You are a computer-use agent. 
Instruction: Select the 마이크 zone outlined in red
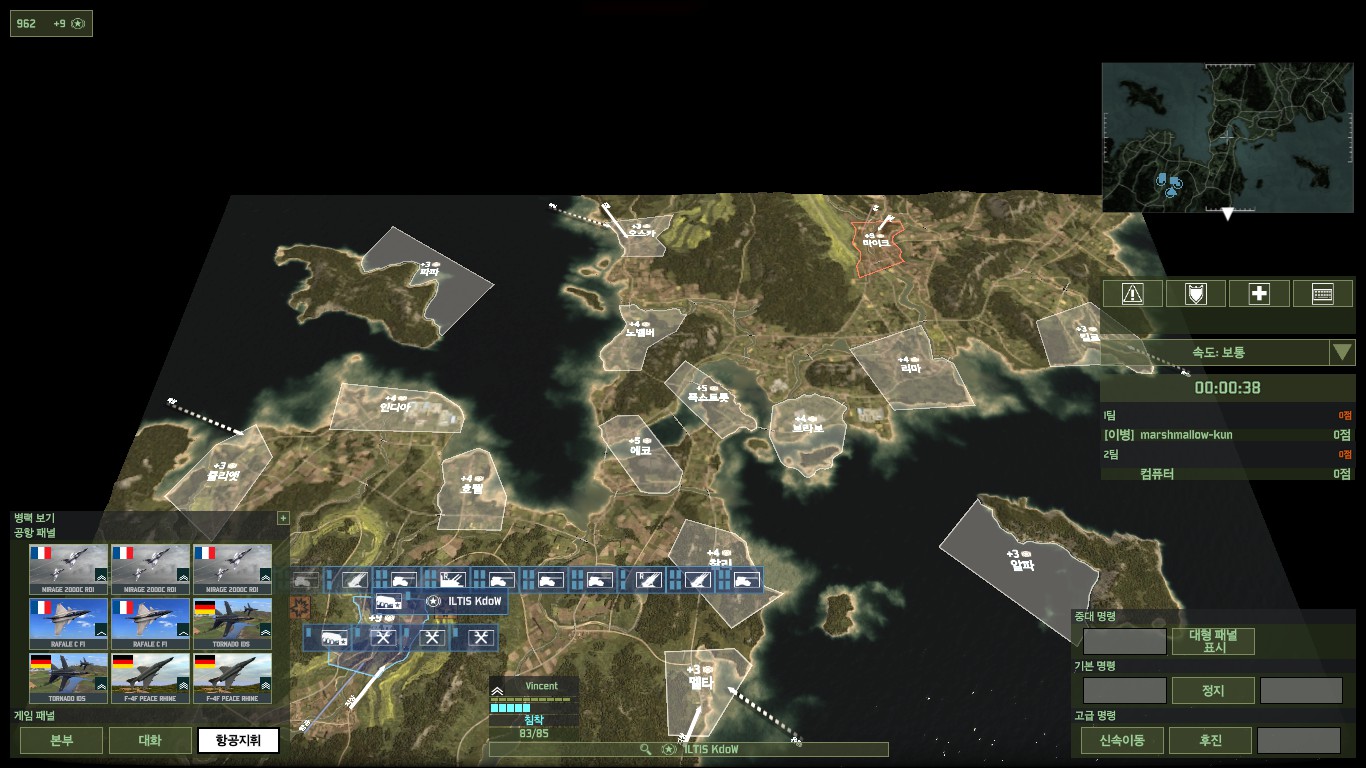tap(877, 246)
